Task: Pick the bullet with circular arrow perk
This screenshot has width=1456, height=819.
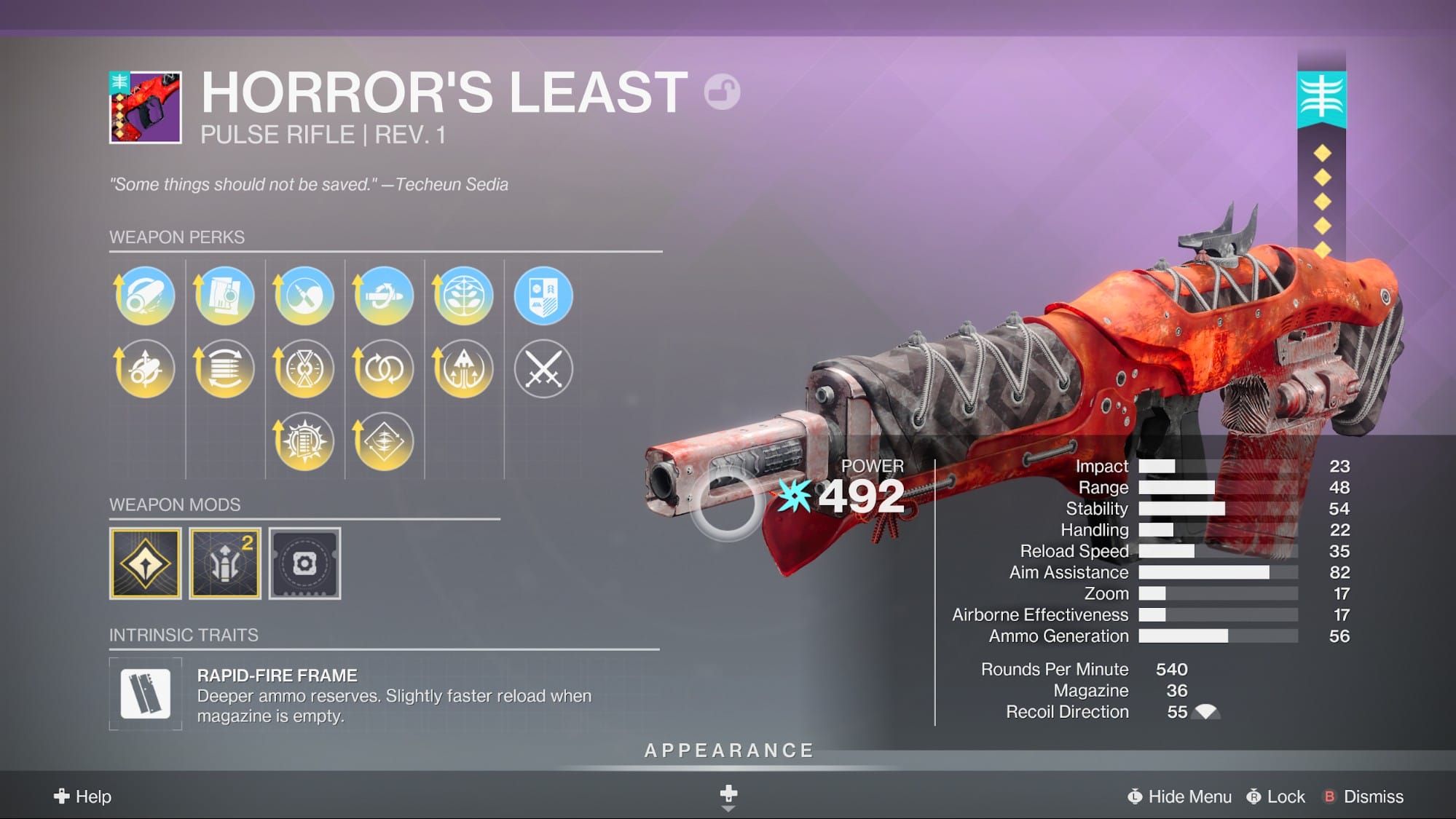Action: 383,296
